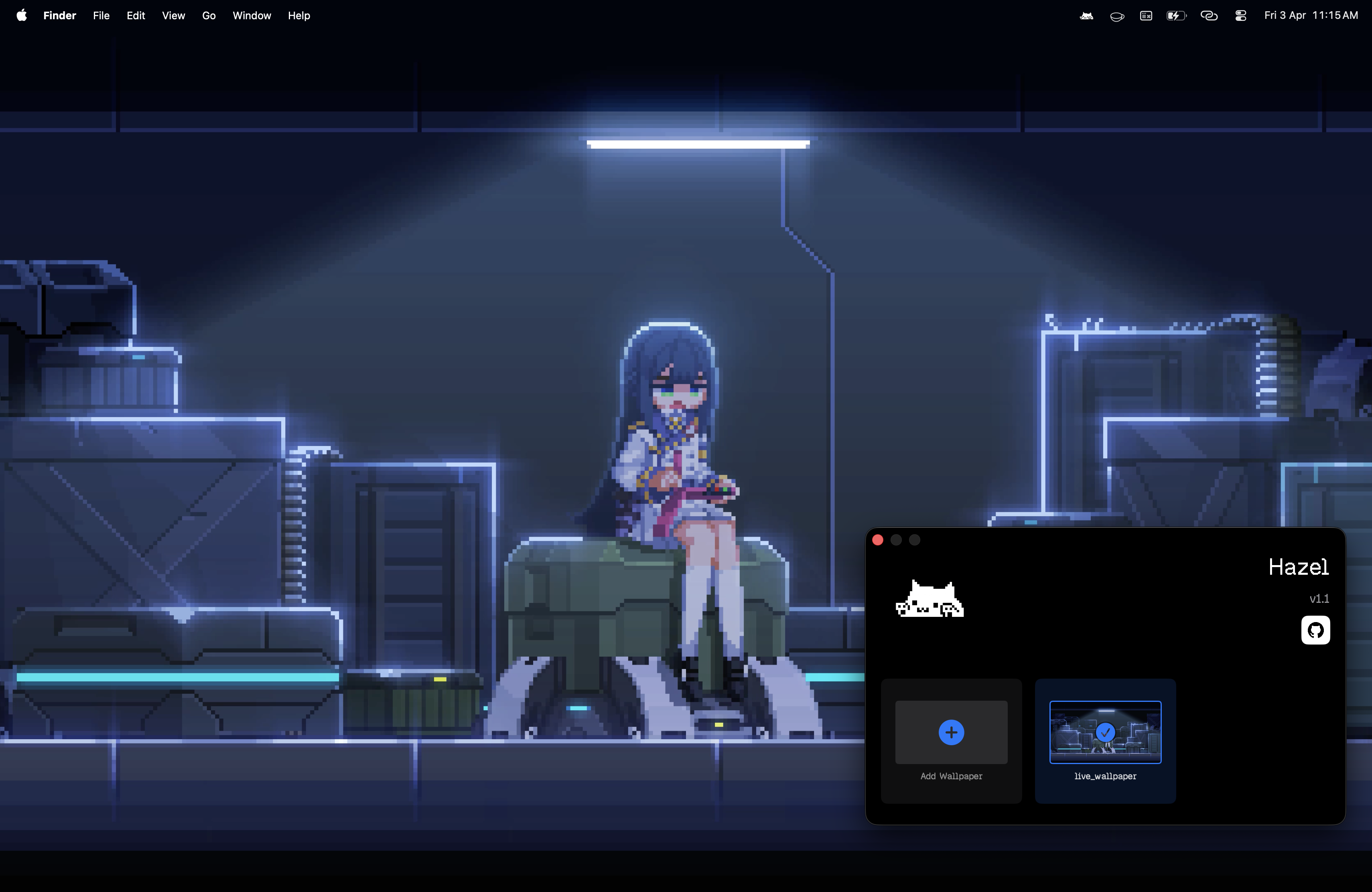Click the Finder menu title
1372x892 pixels.
point(59,16)
